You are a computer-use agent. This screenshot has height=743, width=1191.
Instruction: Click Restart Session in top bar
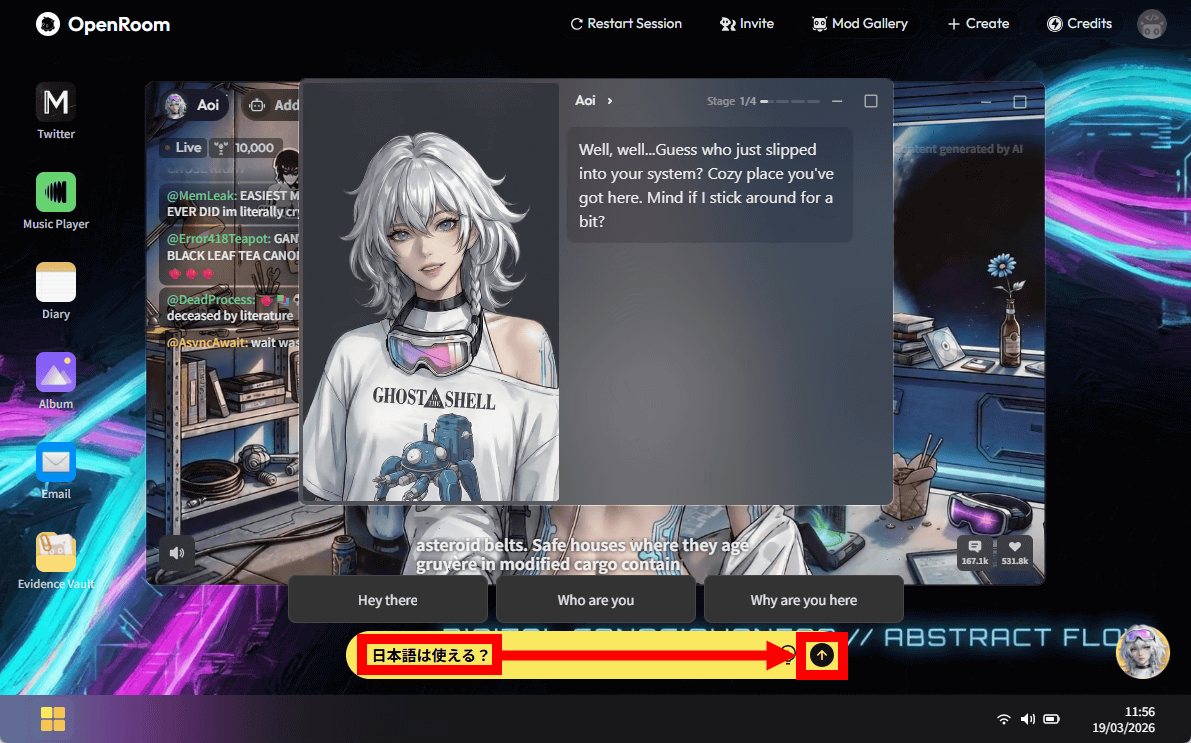point(626,24)
